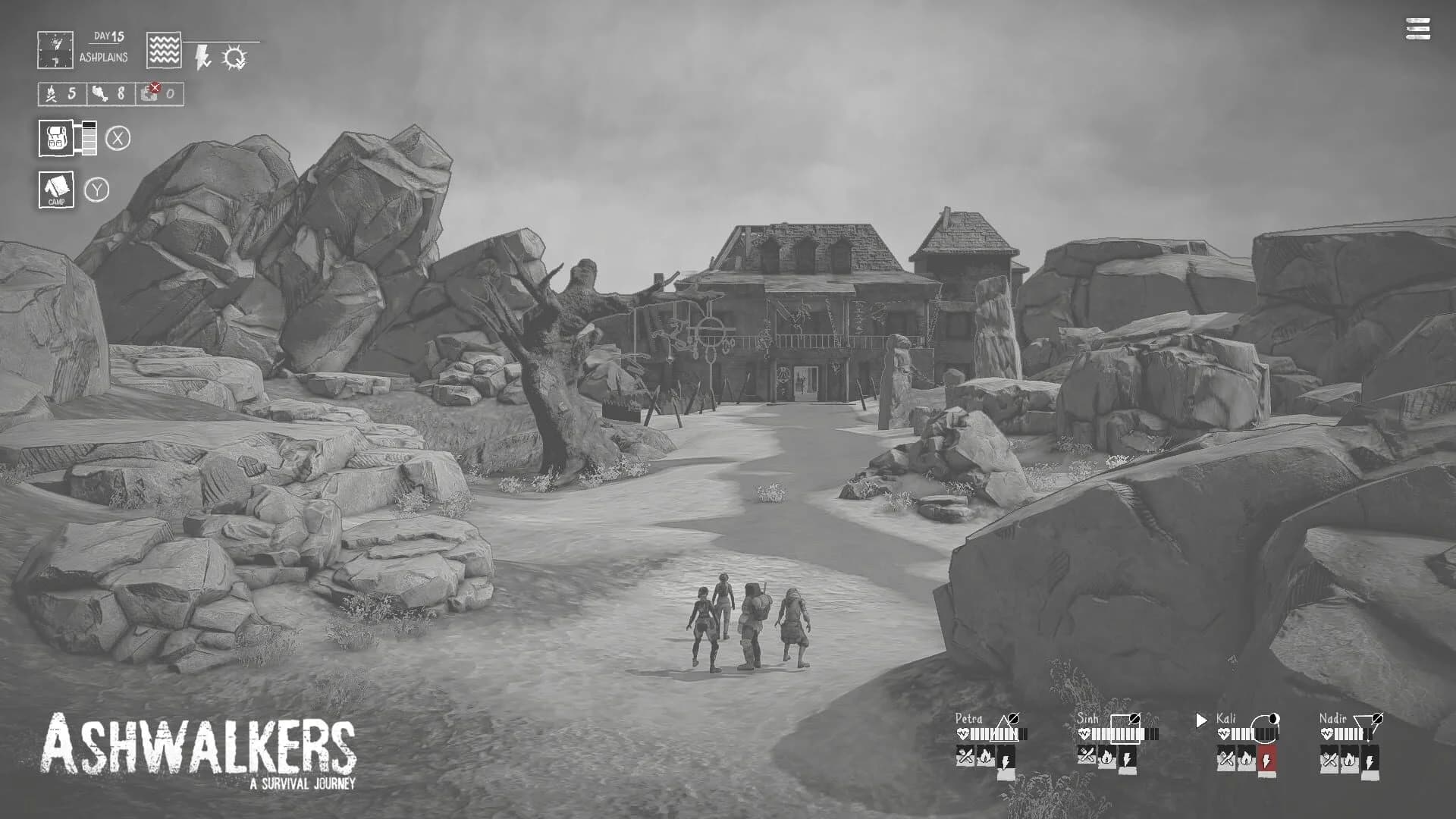Viewport: 1456px width, 819px height.
Task: Open the backpack inventory icon
Action: click(x=55, y=138)
